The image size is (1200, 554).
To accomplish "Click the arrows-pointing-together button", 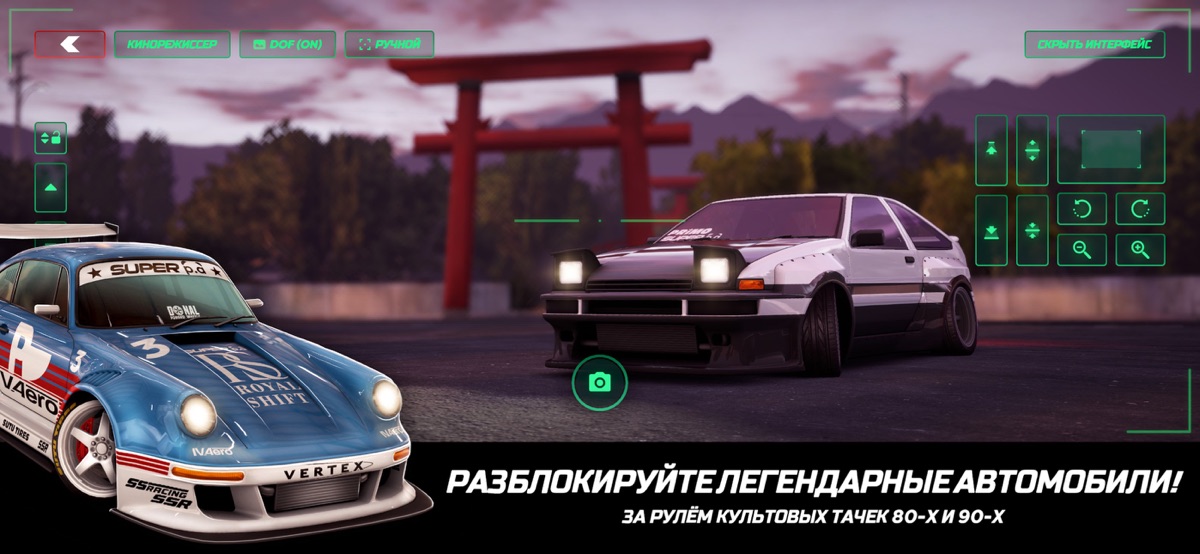I will point(1032,230).
